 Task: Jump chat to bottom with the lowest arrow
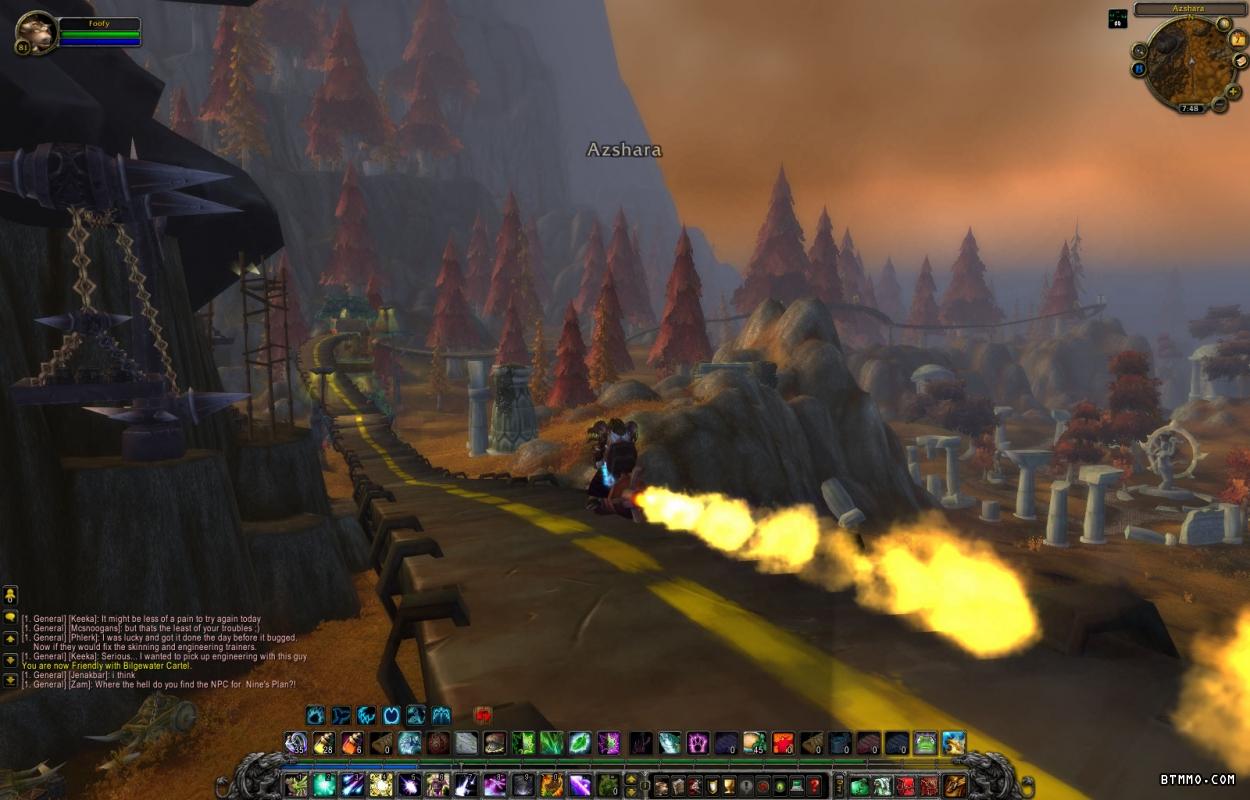pyautogui.click(x=10, y=680)
